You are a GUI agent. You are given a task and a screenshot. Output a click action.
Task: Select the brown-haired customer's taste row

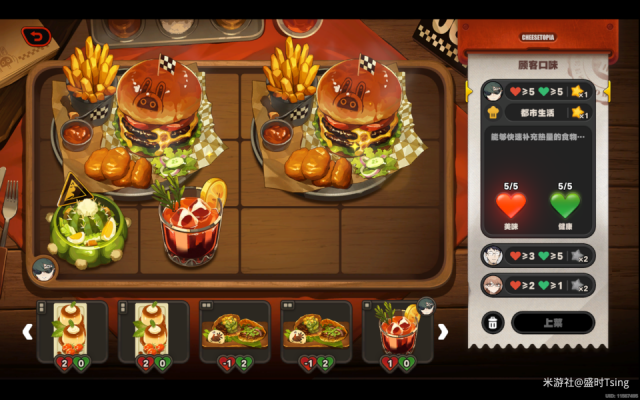[x=538, y=284]
